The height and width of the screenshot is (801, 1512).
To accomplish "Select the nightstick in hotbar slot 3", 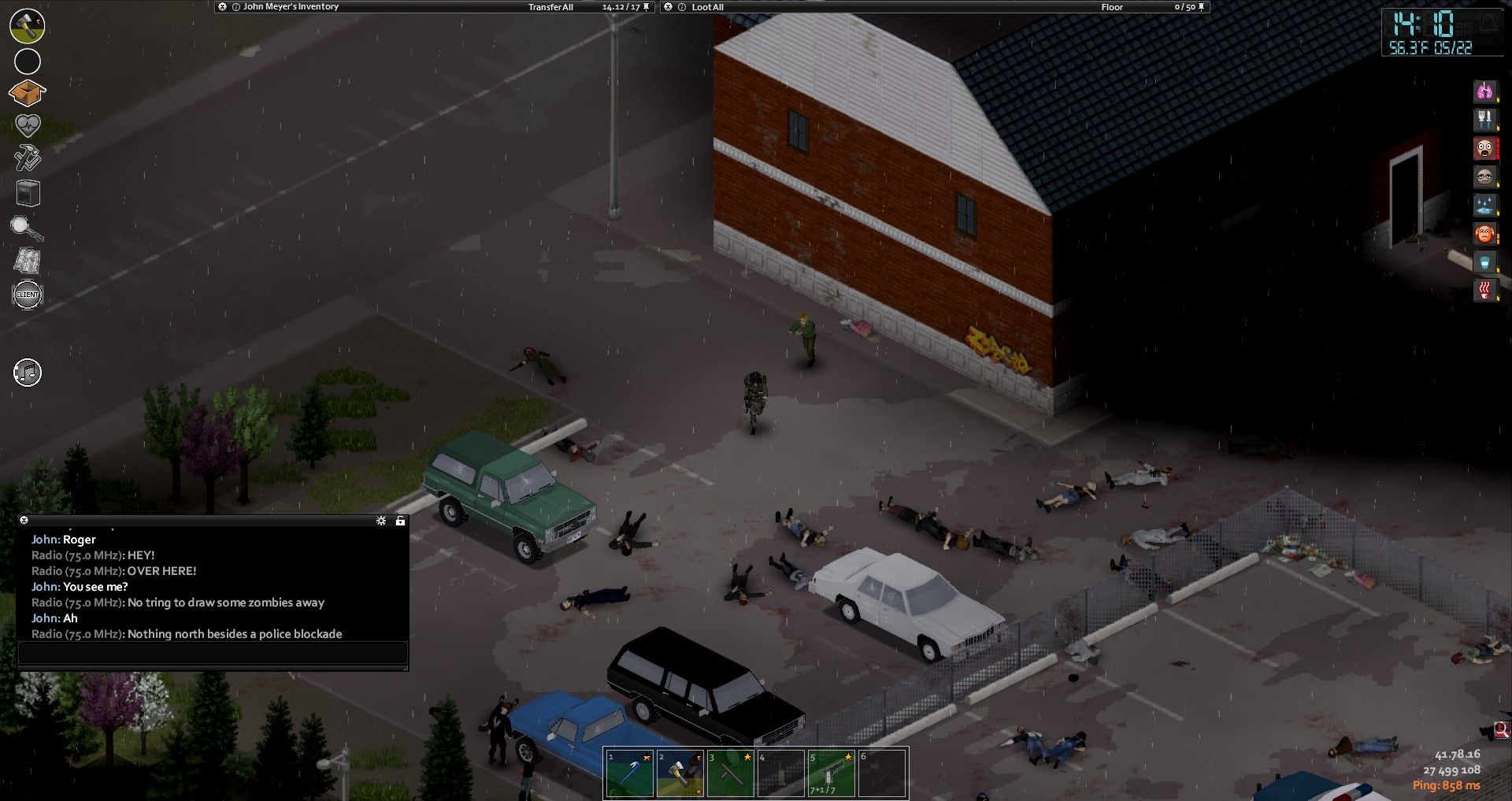I will click(731, 773).
